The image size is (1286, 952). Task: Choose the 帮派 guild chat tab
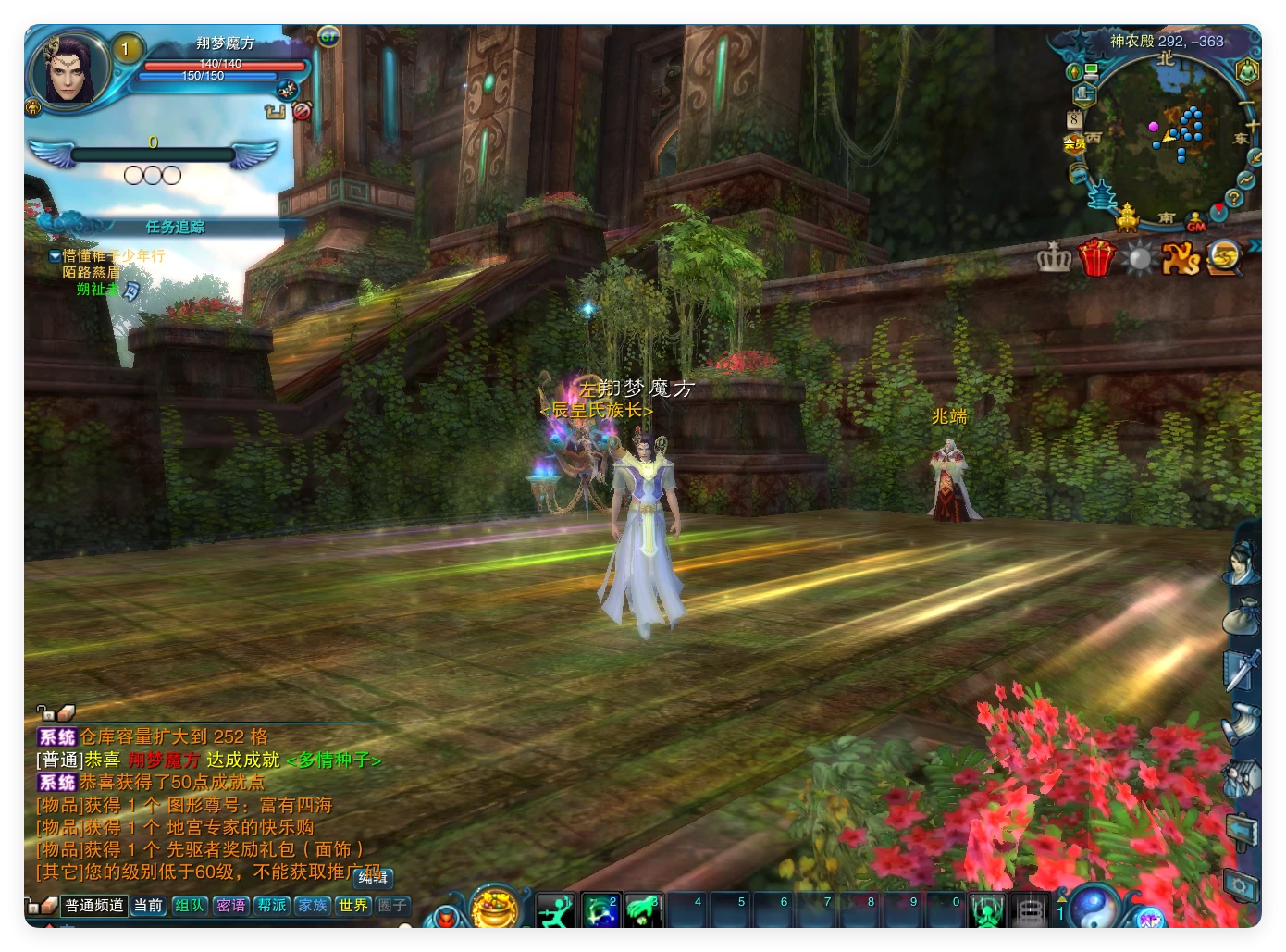pyautogui.click(x=272, y=906)
